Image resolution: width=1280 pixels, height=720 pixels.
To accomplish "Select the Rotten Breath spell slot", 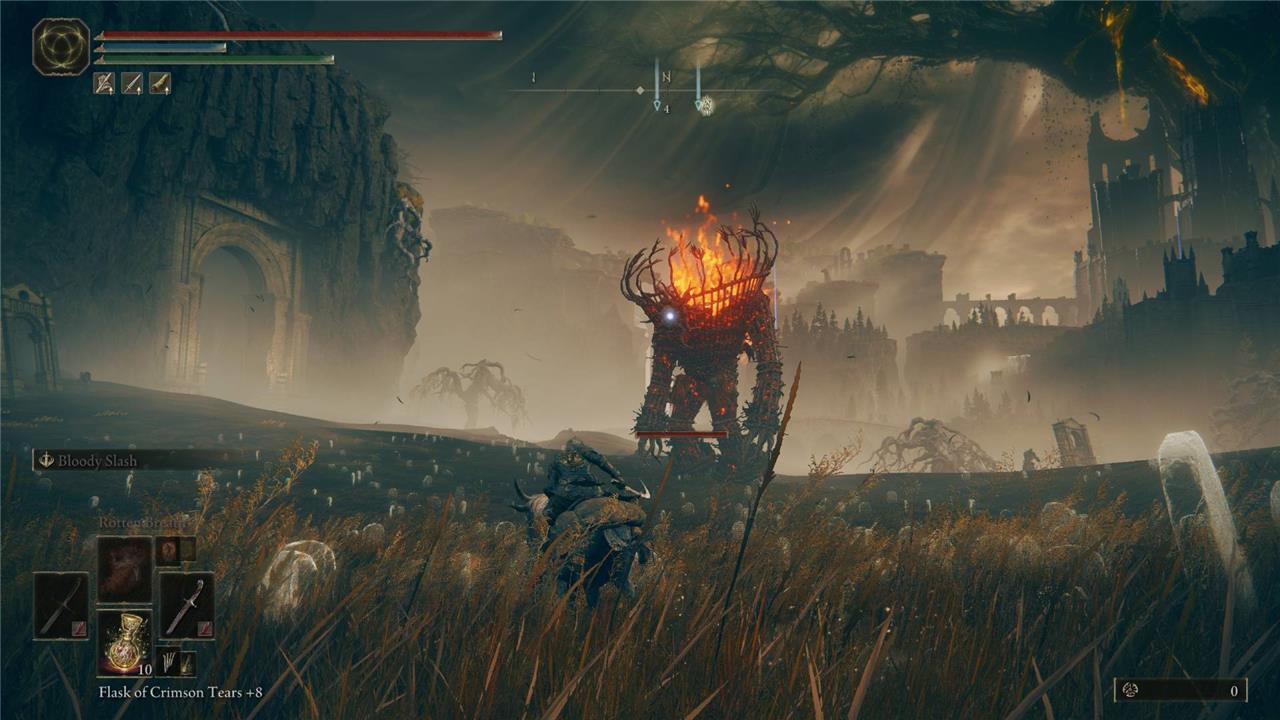I will pyautogui.click(x=124, y=570).
